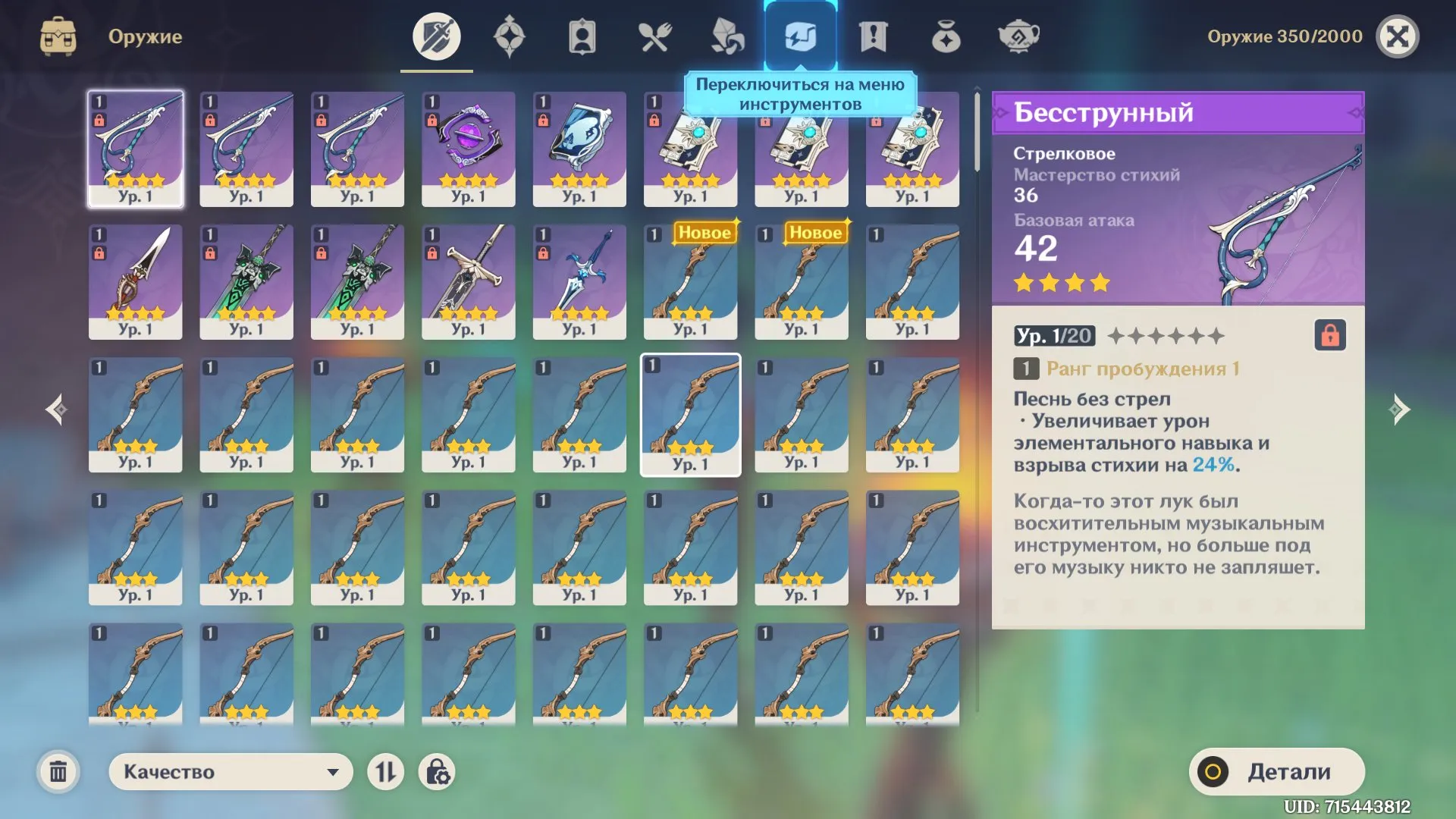Image resolution: width=1456 pixels, height=819 pixels.
Task: Open the quest items tab (banner icon)
Action: point(872,36)
